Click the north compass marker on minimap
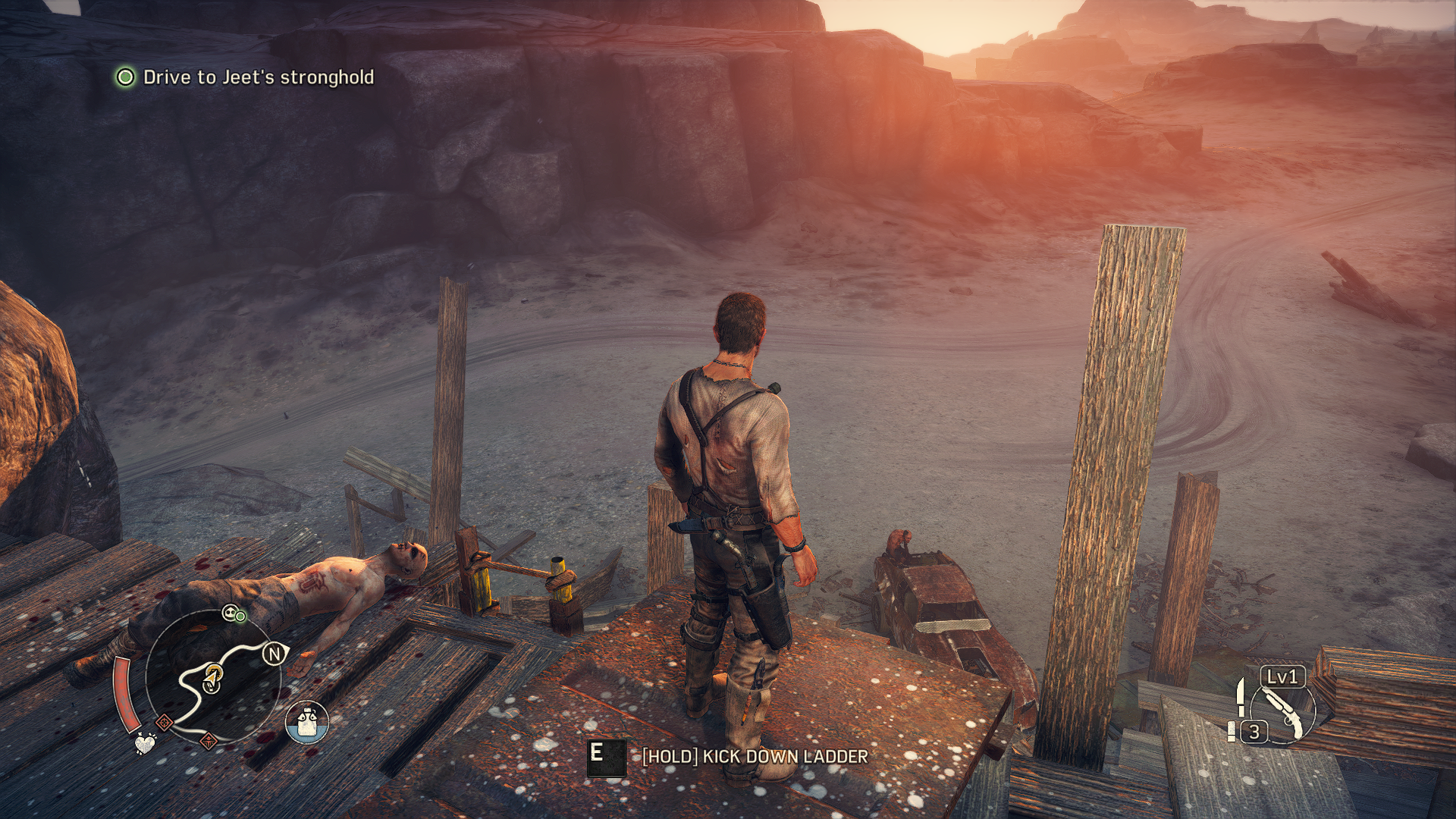 click(274, 653)
